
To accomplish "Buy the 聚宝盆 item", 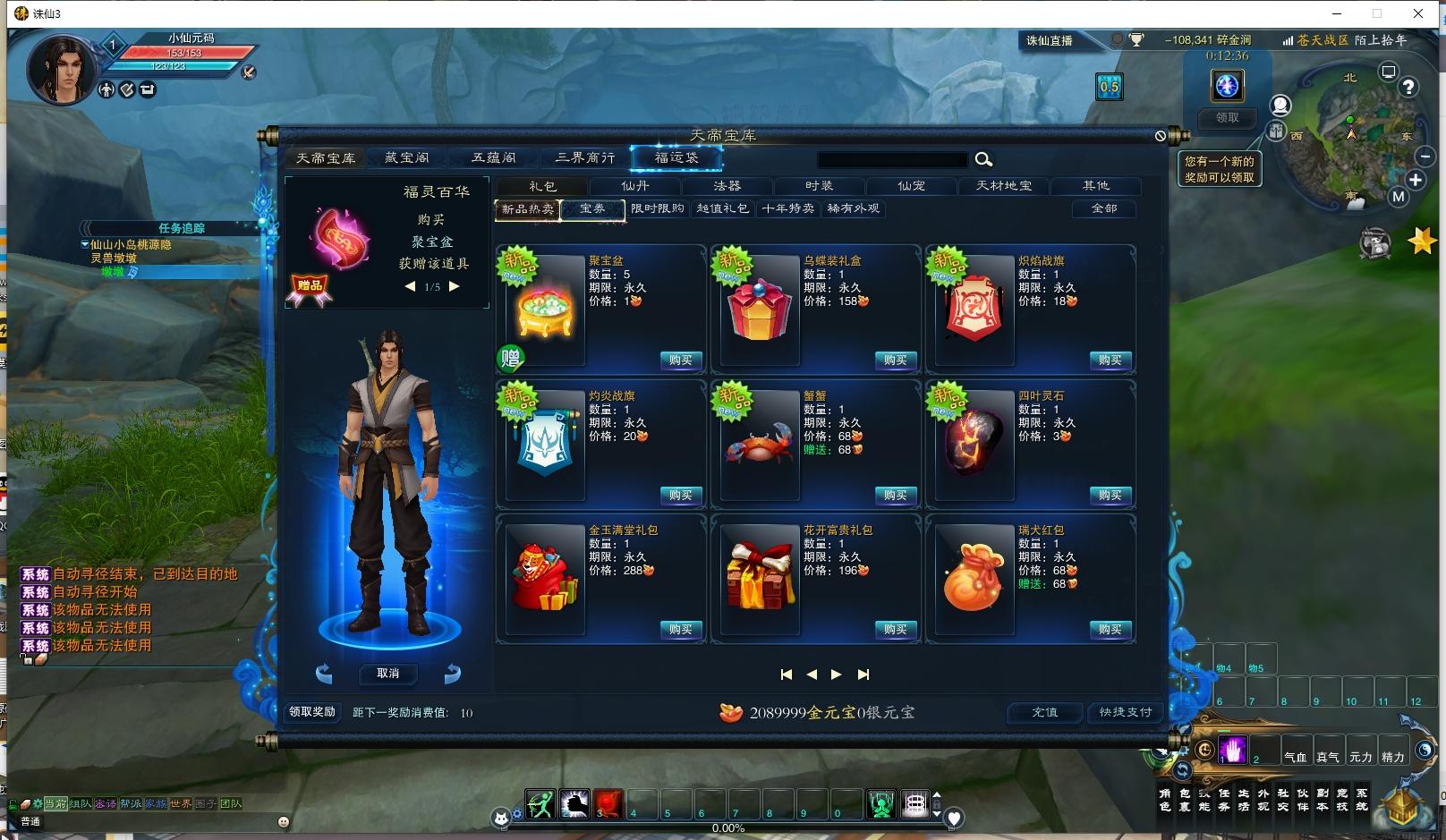I will click(680, 361).
